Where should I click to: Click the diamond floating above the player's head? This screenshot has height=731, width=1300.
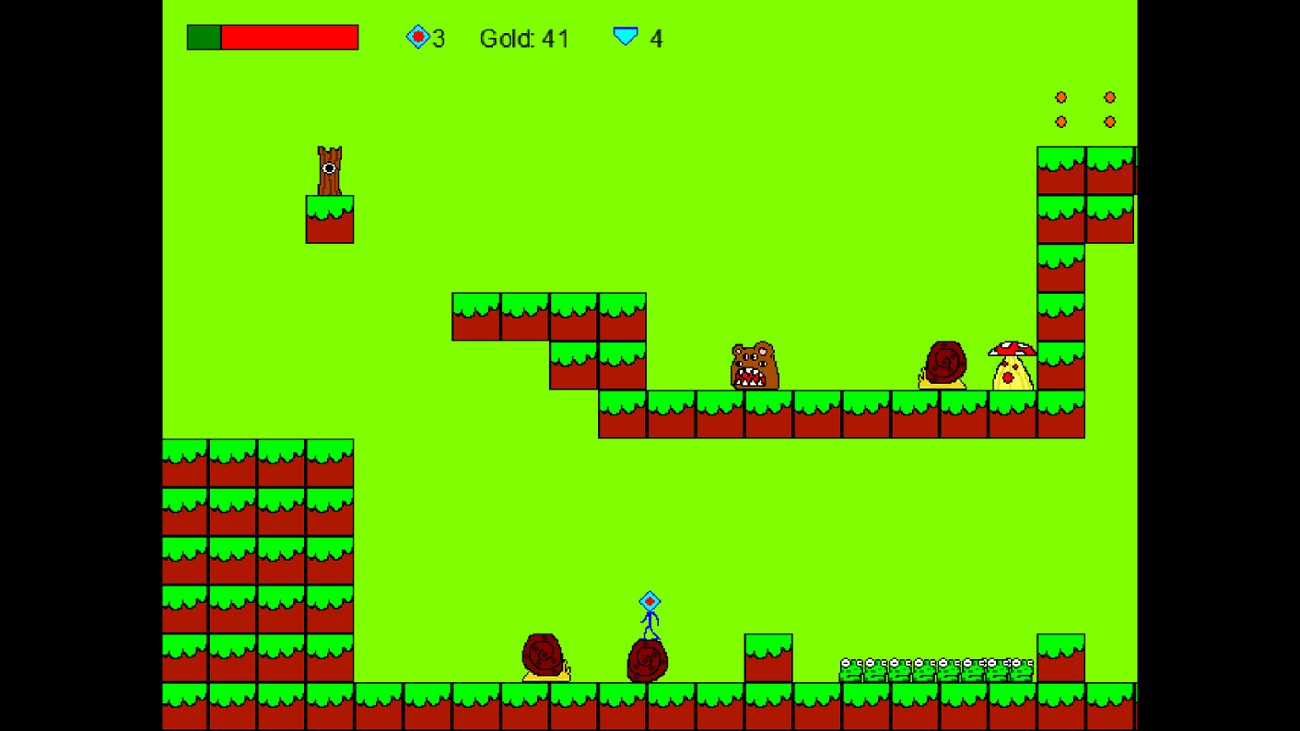click(648, 601)
